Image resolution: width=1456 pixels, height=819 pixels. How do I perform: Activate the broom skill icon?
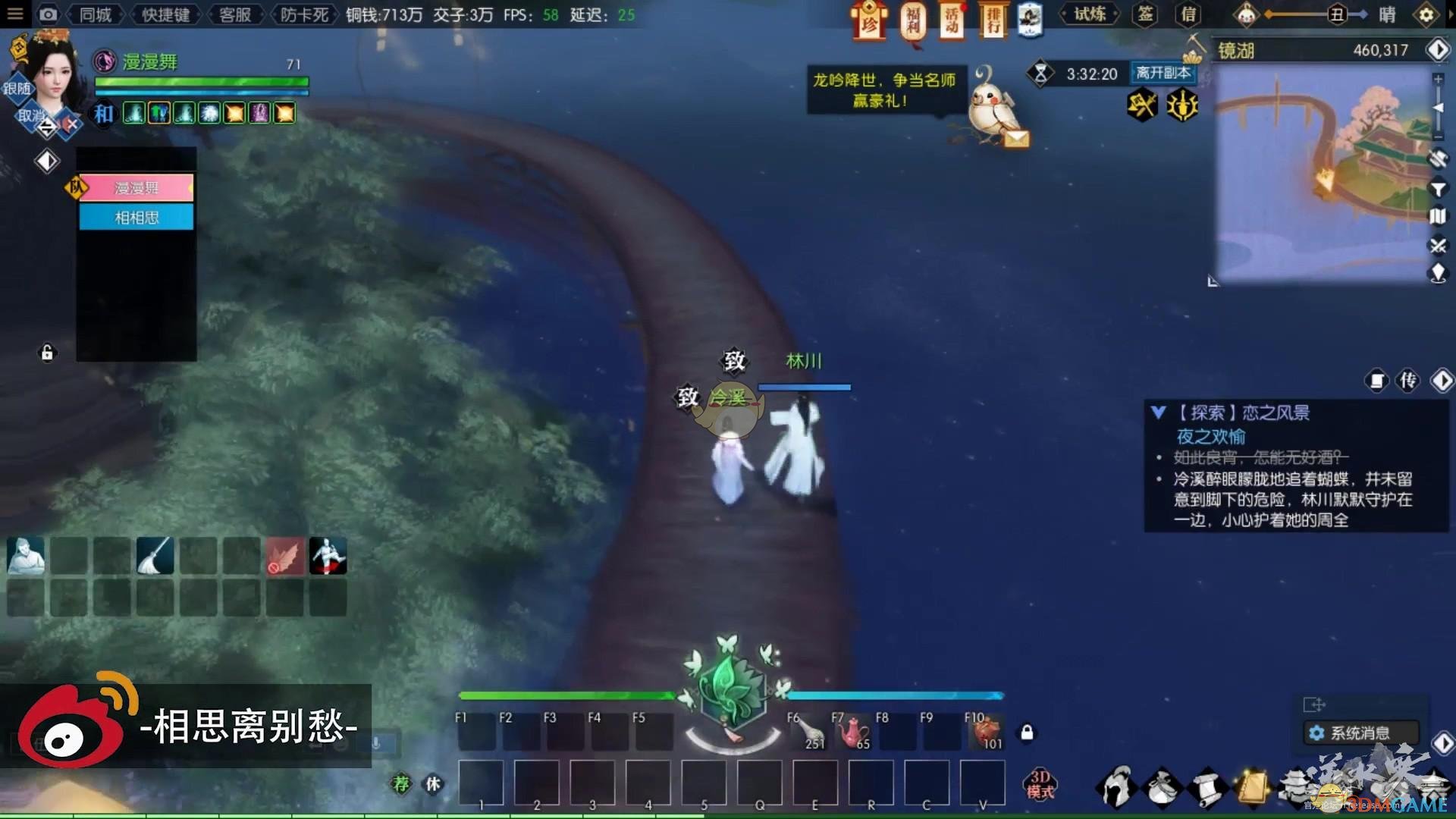point(155,556)
